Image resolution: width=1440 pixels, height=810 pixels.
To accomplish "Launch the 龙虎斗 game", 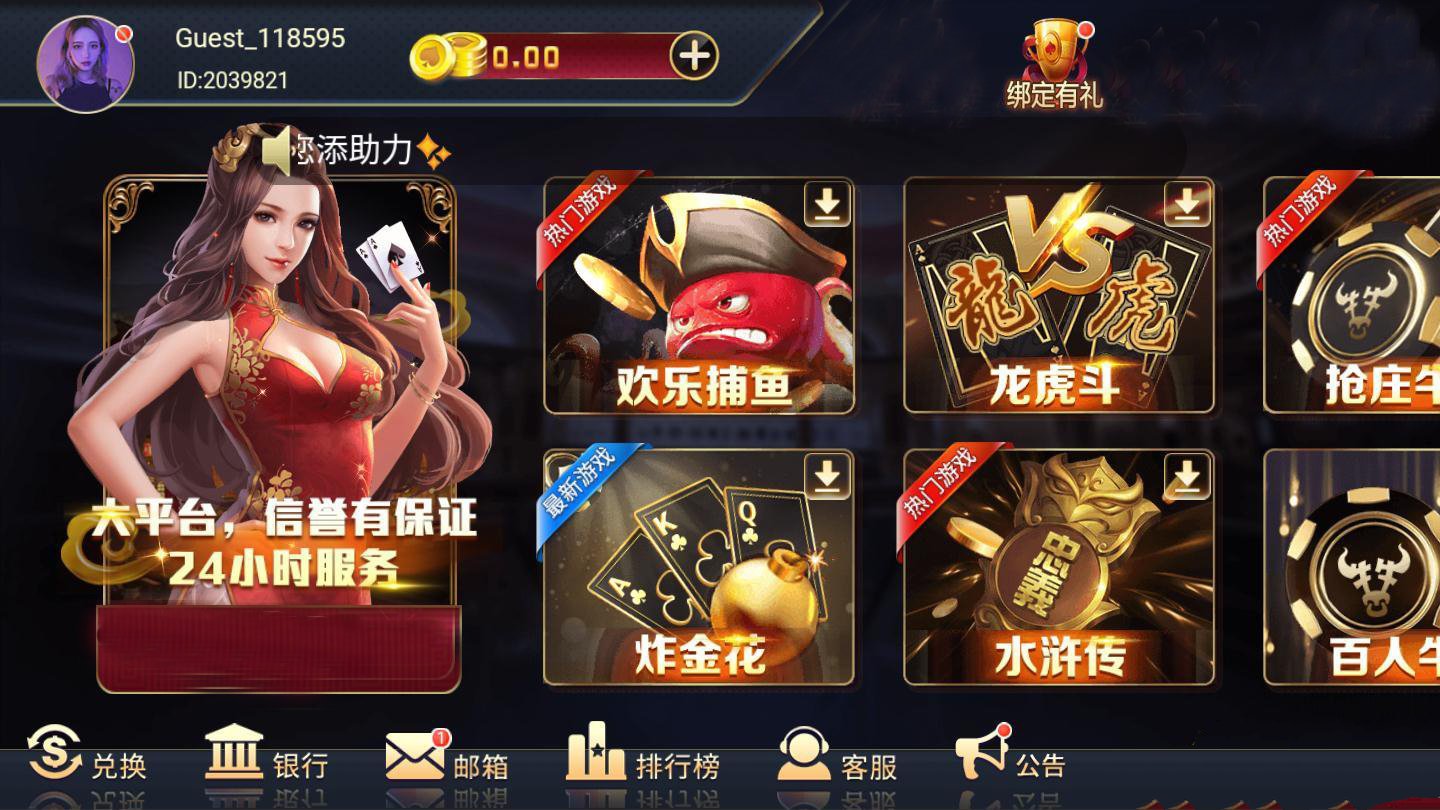I will (1060, 300).
